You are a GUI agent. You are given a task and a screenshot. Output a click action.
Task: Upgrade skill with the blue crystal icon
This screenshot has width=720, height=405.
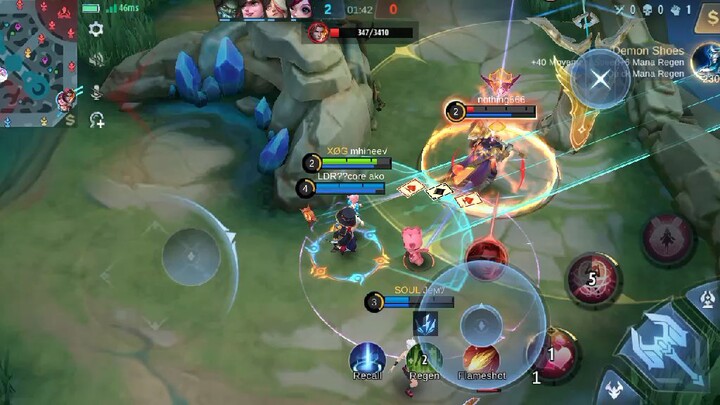point(424,323)
